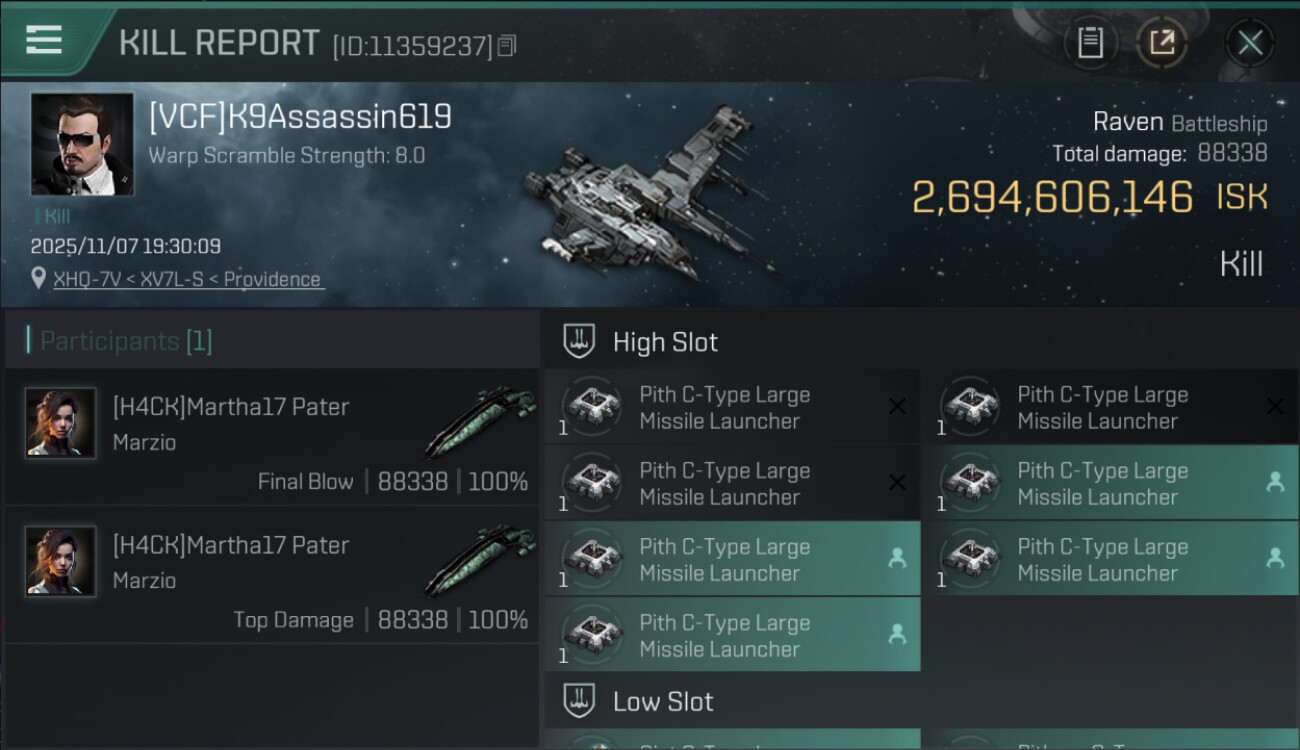Open the XHQ-7V Providence location link

pos(188,279)
